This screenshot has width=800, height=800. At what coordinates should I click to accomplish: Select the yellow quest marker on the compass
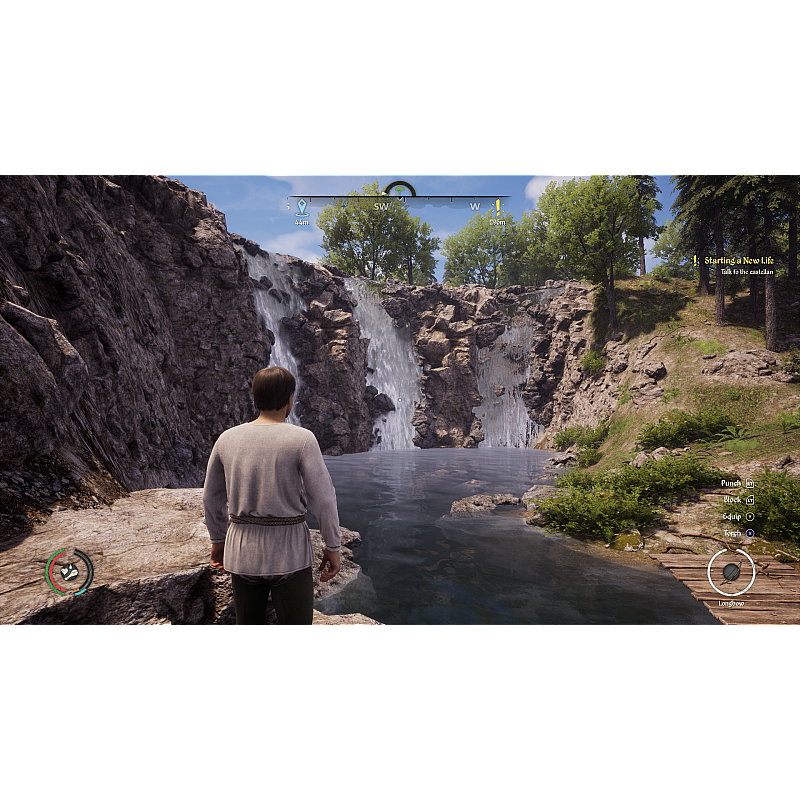coord(497,206)
